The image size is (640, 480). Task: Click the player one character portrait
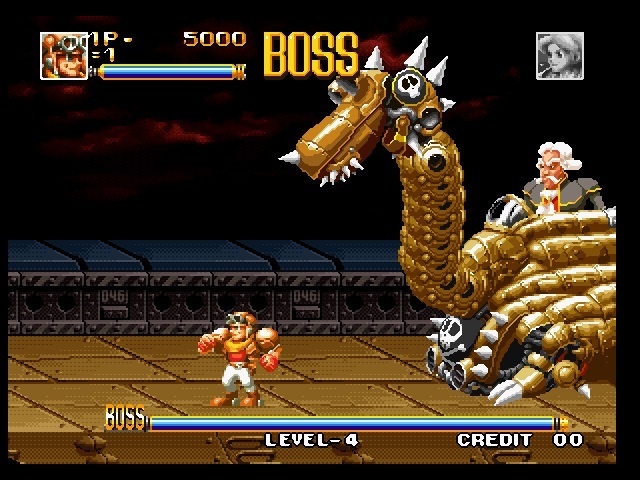pos(63,54)
